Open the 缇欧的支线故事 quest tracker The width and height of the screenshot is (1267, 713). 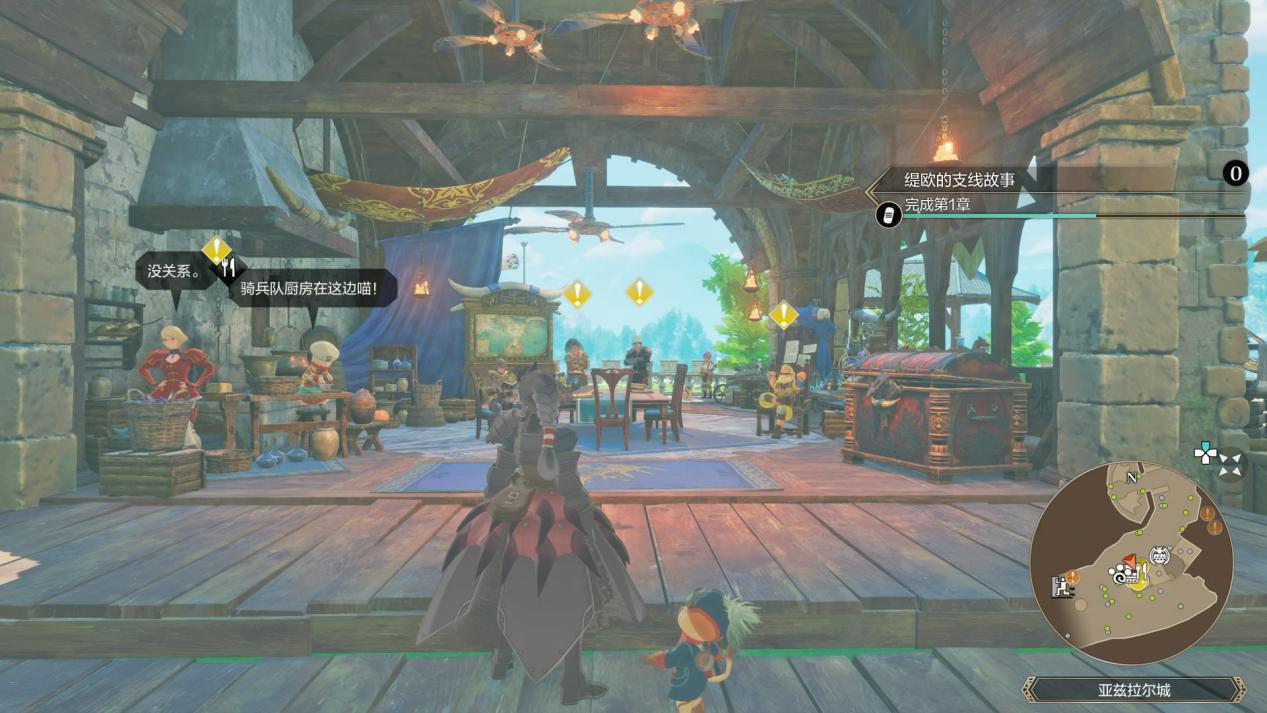click(x=960, y=180)
